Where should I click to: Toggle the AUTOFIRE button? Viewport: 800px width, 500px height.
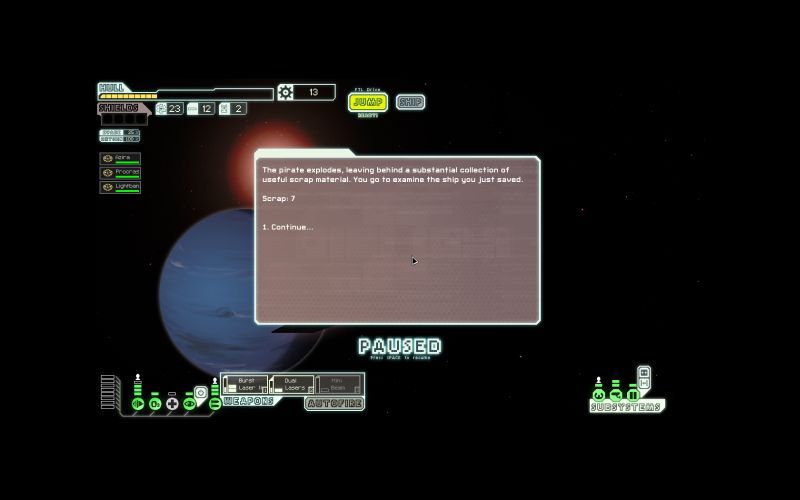point(334,403)
